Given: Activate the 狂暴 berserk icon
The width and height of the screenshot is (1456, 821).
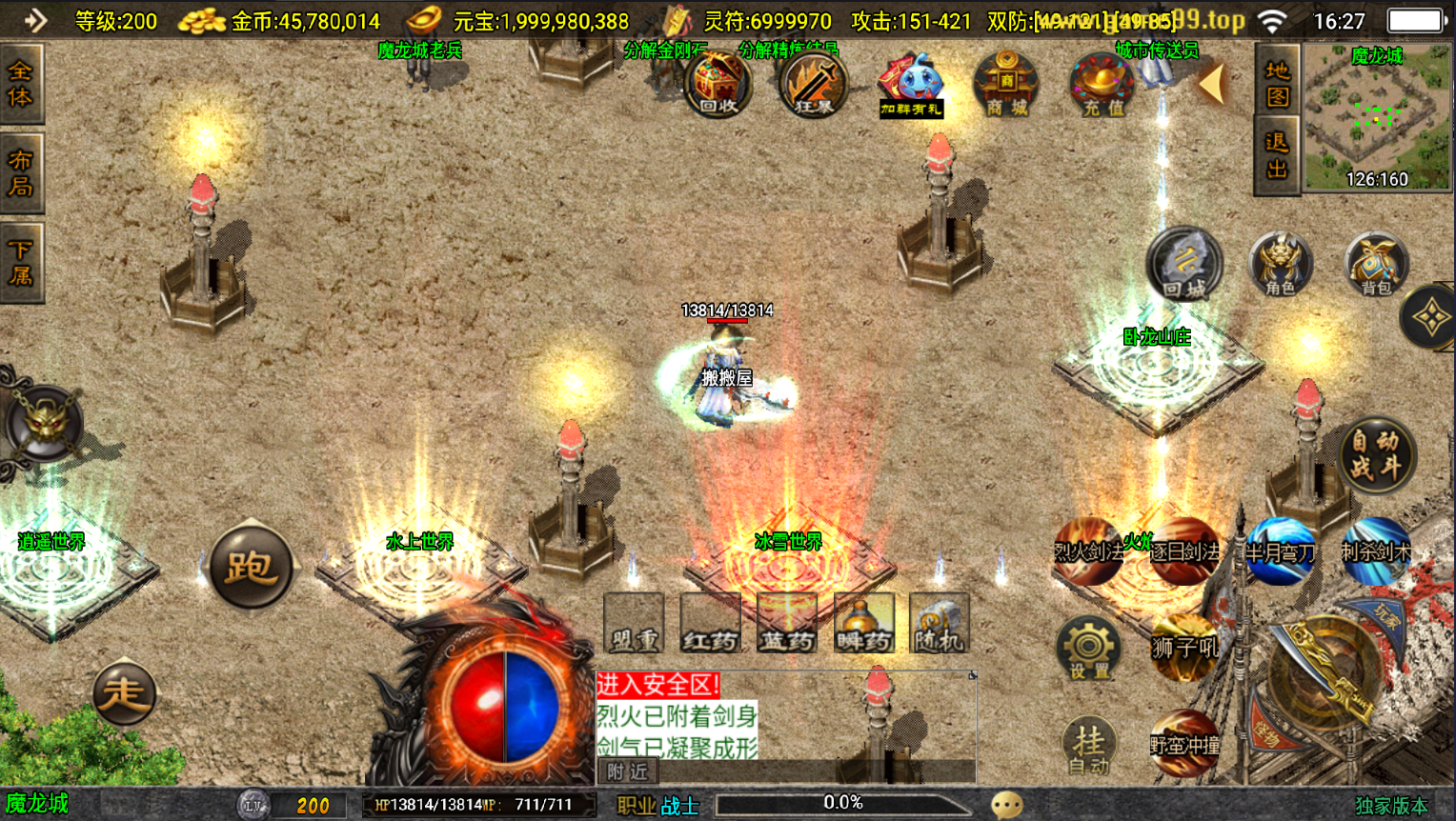Looking at the screenshot, I should pos(813,86).
